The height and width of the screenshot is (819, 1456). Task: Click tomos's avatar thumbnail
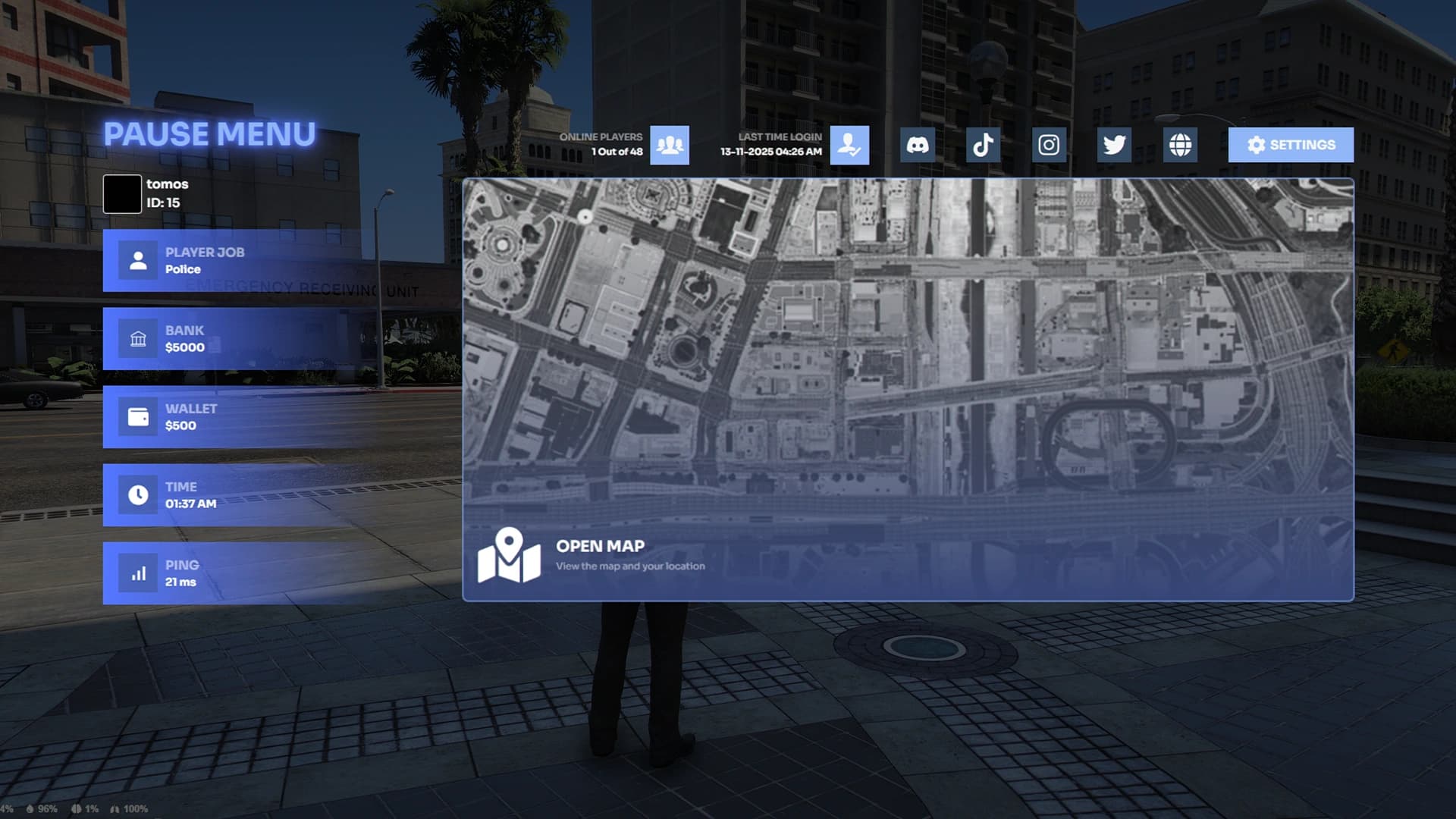121,193
